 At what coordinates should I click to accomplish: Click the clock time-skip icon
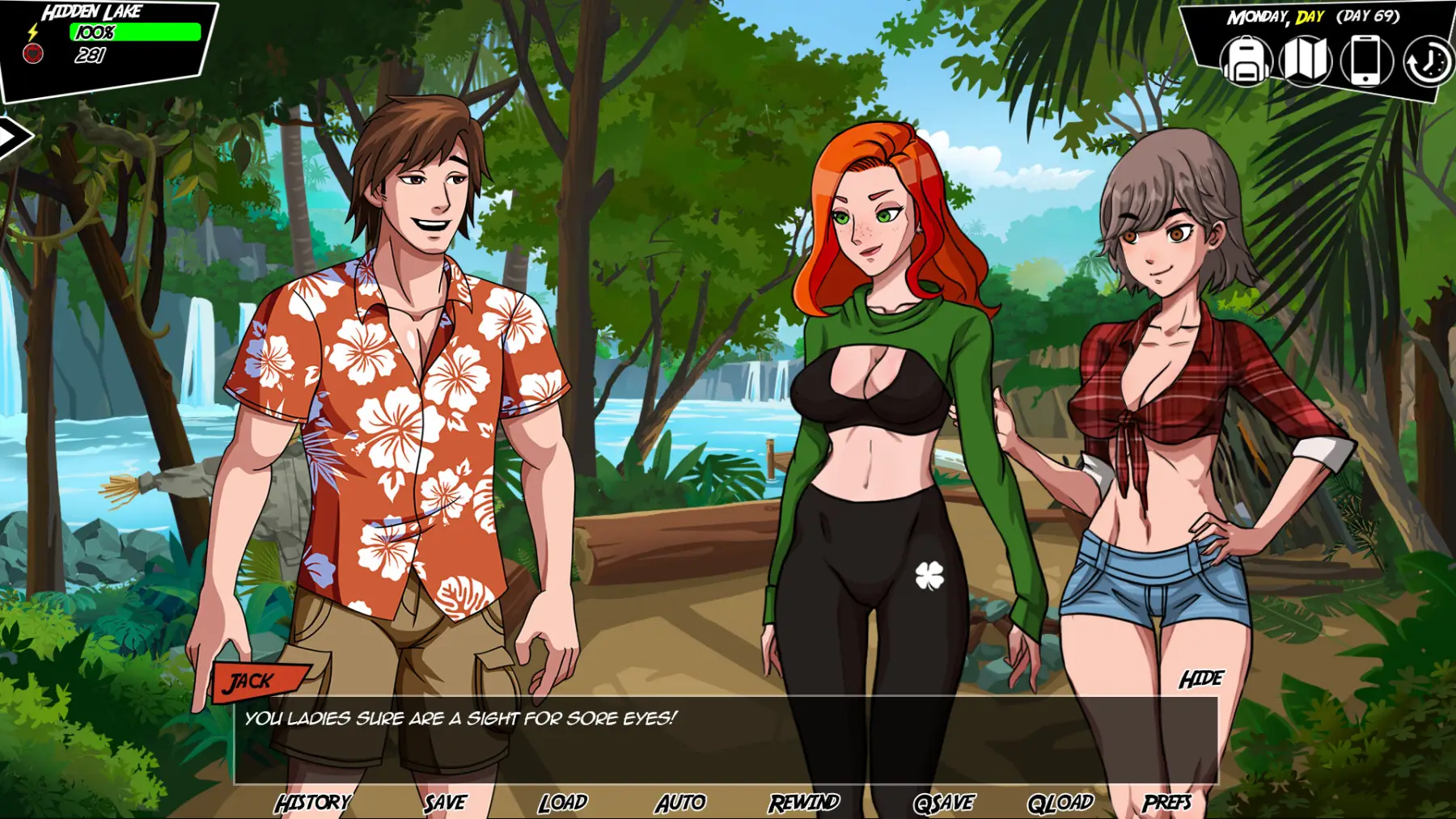(x=1427, y=62)
